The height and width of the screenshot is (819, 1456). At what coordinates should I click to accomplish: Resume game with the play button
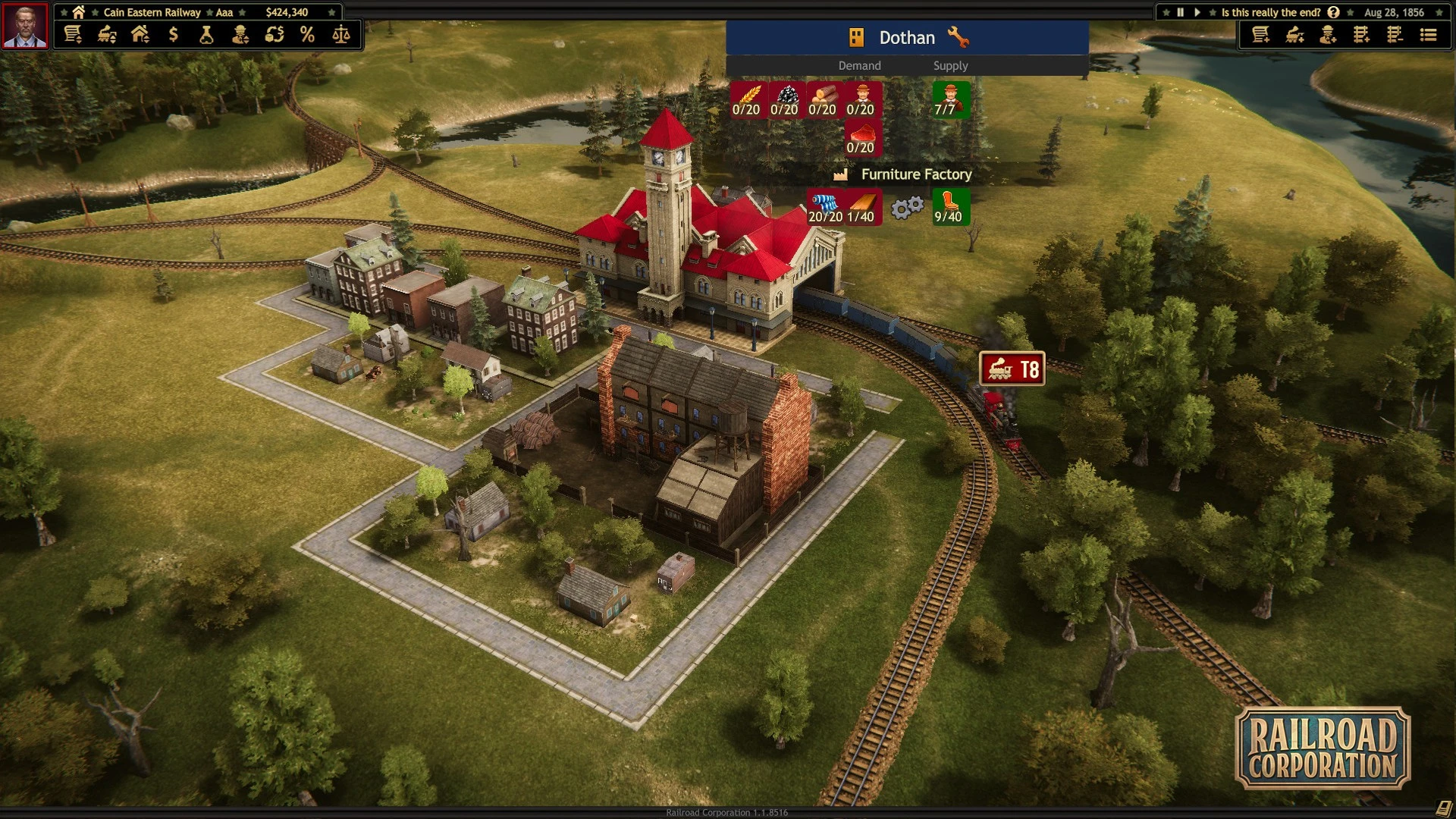pyautogui.click(x=1197, y=12)
